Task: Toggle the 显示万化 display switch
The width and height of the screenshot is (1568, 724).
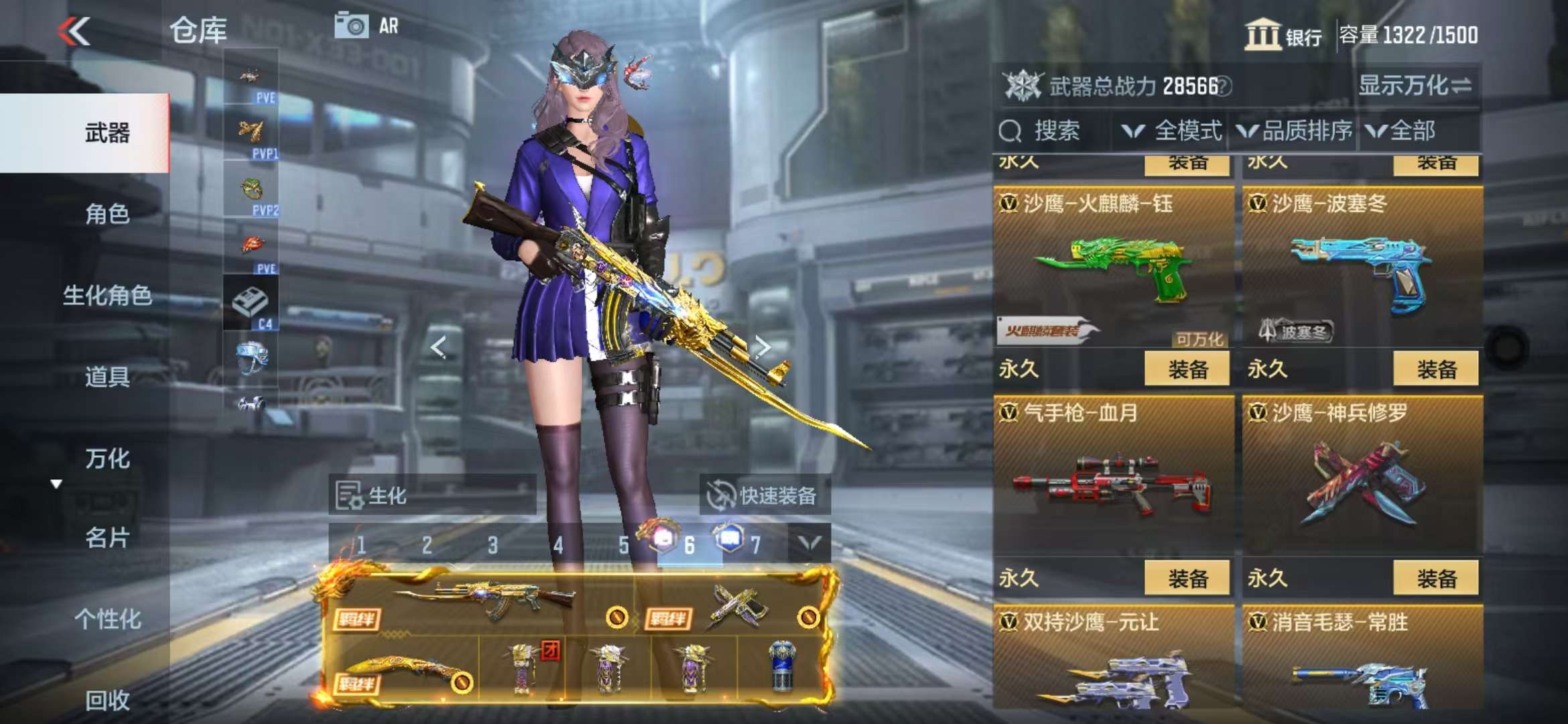Action: (x=1415, y=86)
